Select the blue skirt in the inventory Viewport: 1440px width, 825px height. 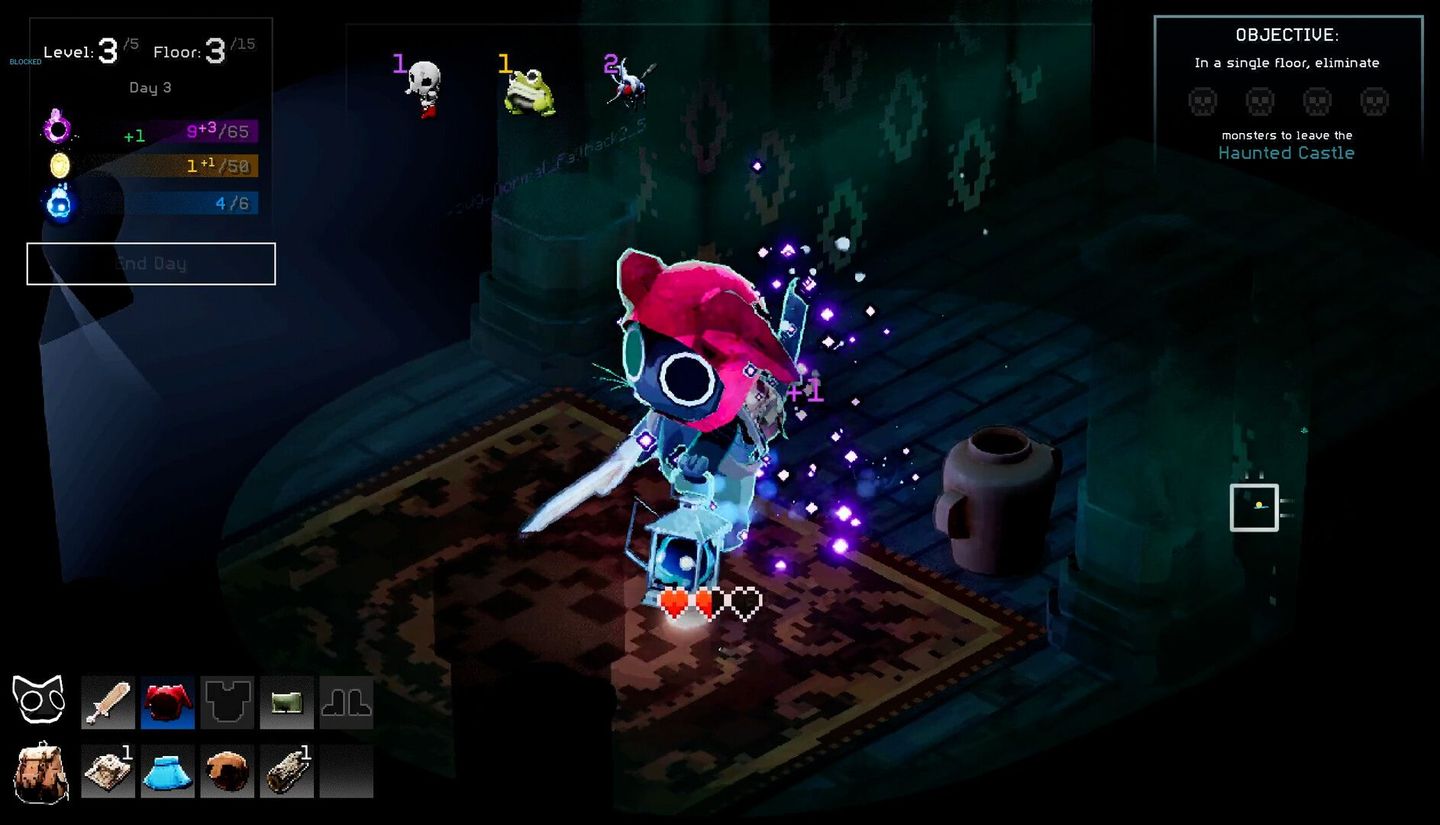click(167, 769)
